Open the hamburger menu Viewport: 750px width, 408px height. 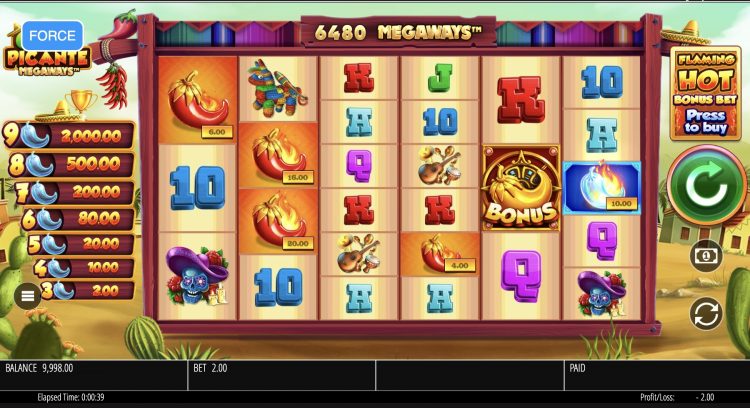click(28, 294)
